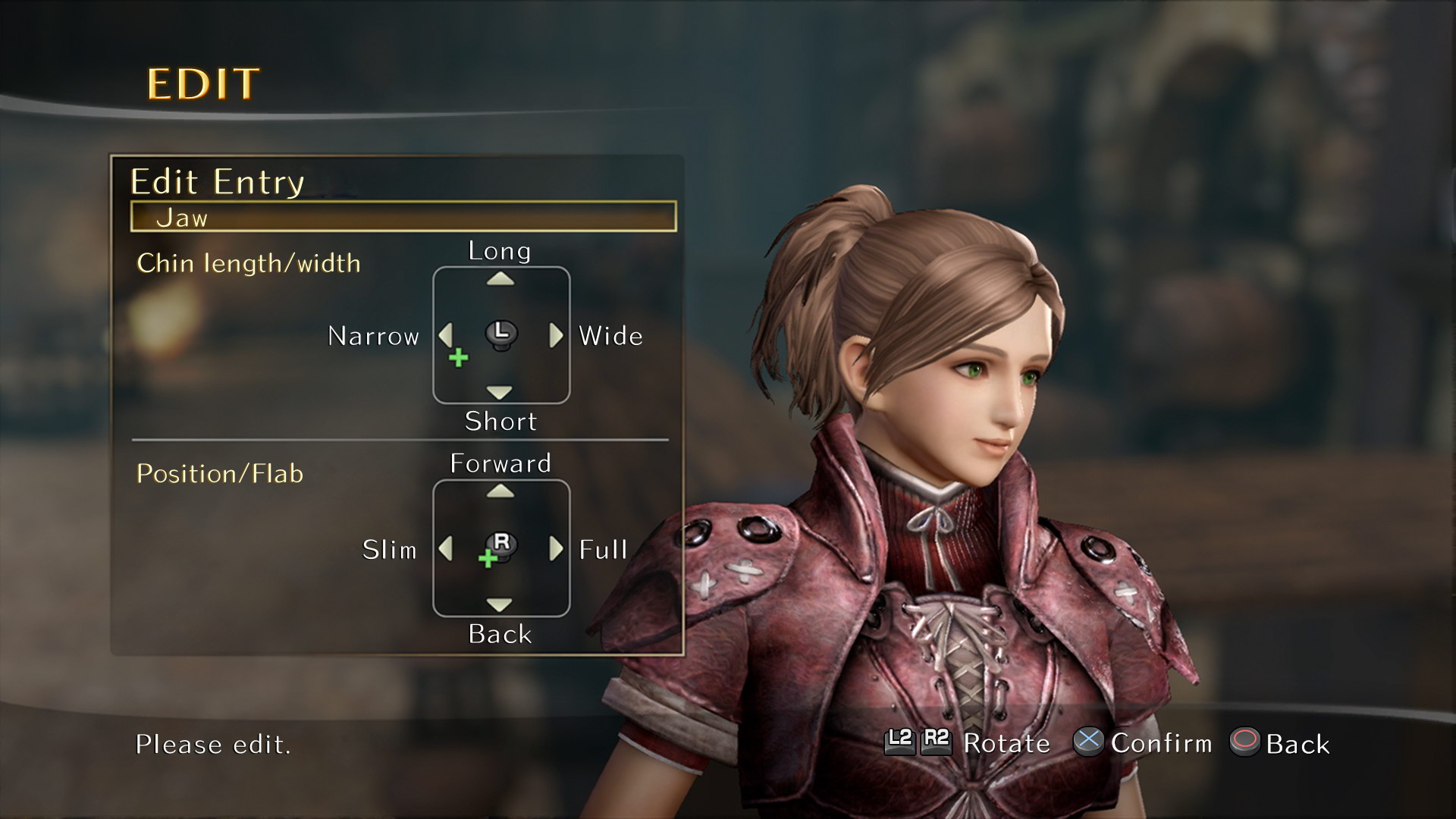Click the green cross marker in the Position/Flab pad
Image resolution: width=1456 pixels, height=819 pixels.
pyautogui.click(x=488, y=560)
